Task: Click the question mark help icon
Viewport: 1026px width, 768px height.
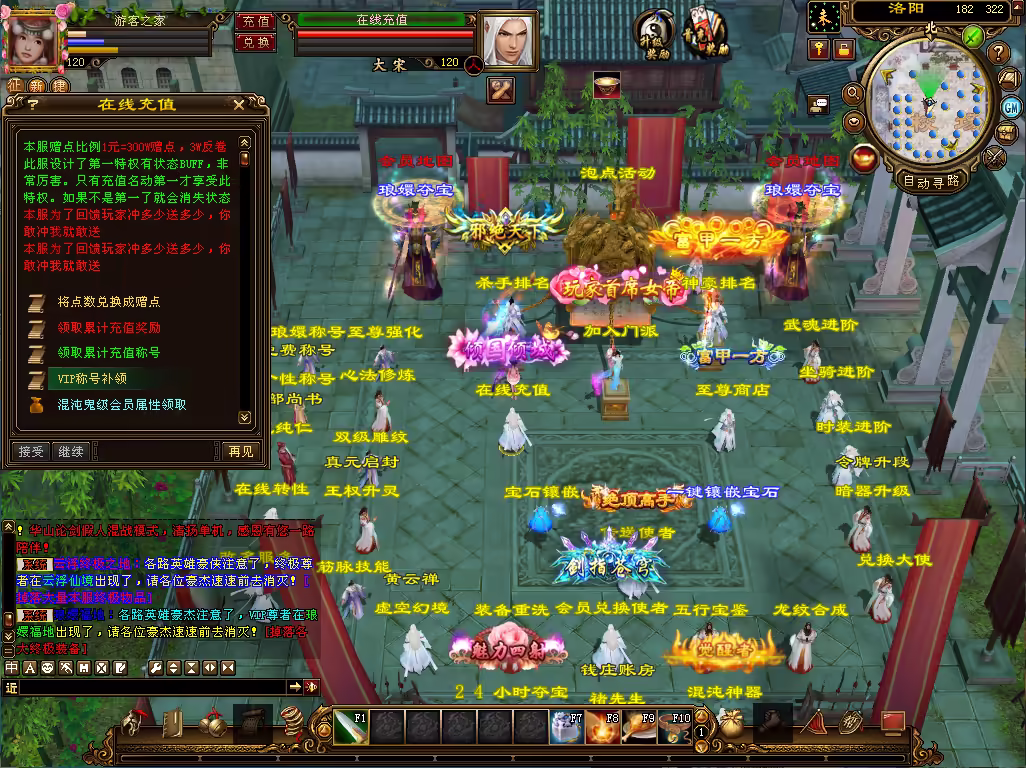Action: pyautogui.click(x=997, y=53)
